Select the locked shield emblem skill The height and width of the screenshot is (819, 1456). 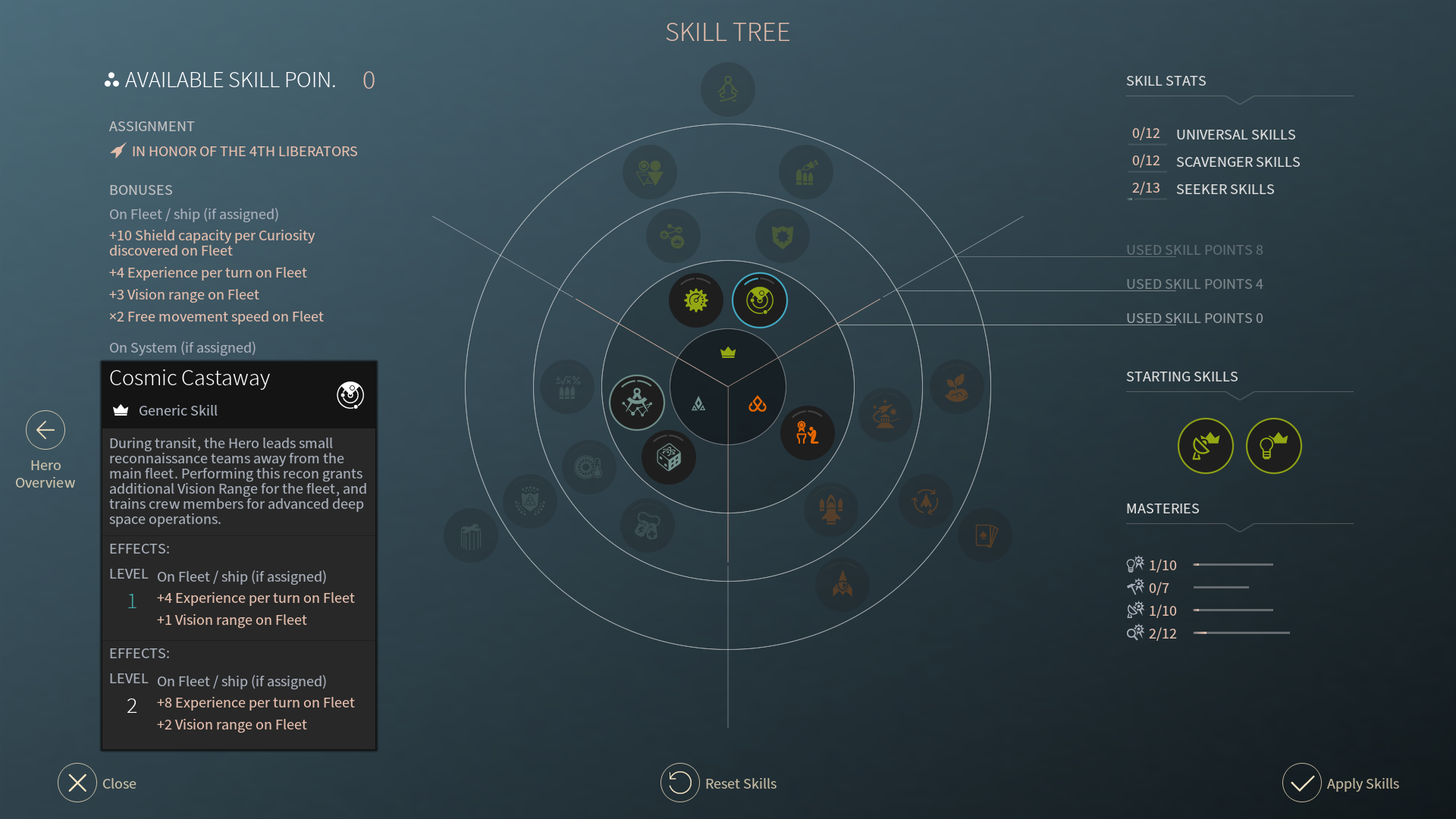(x=783, y=237)
